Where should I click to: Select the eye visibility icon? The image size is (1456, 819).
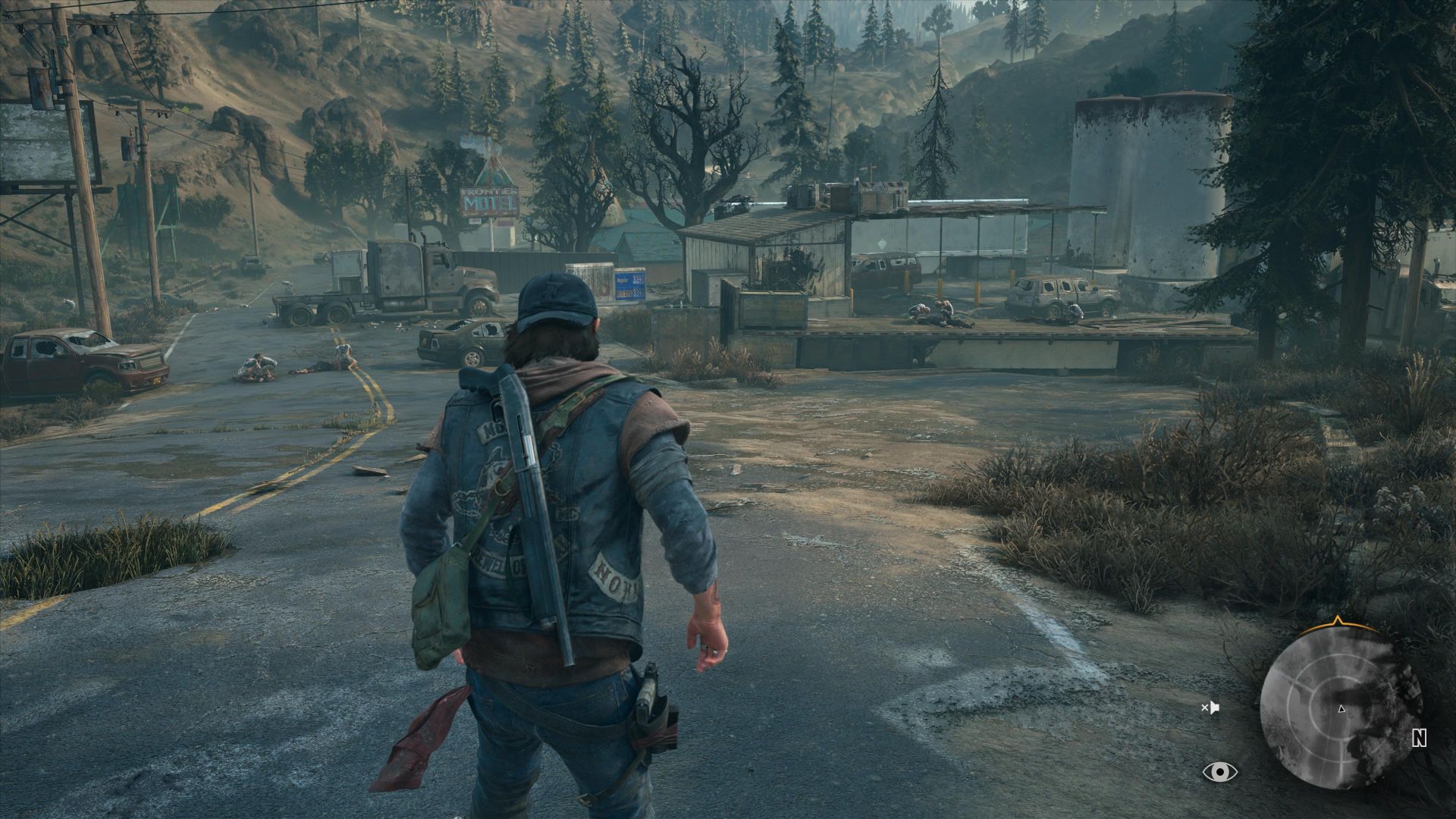(x=1219, y=772)
